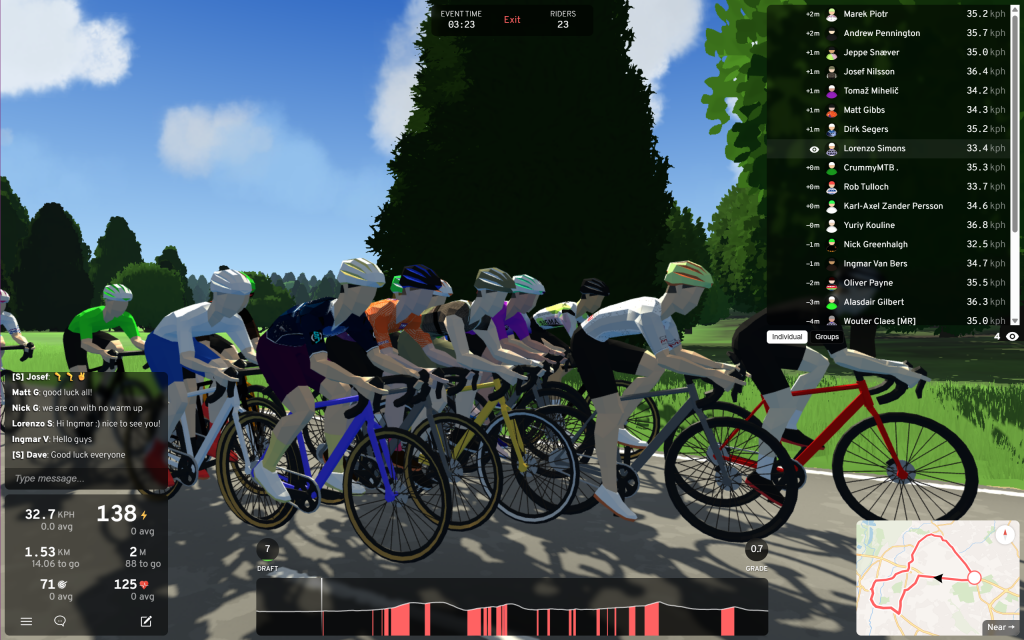Toggle the minimap Near zoom button
Viewport: 1024px width, 640px height.
tap(1000, 627)
